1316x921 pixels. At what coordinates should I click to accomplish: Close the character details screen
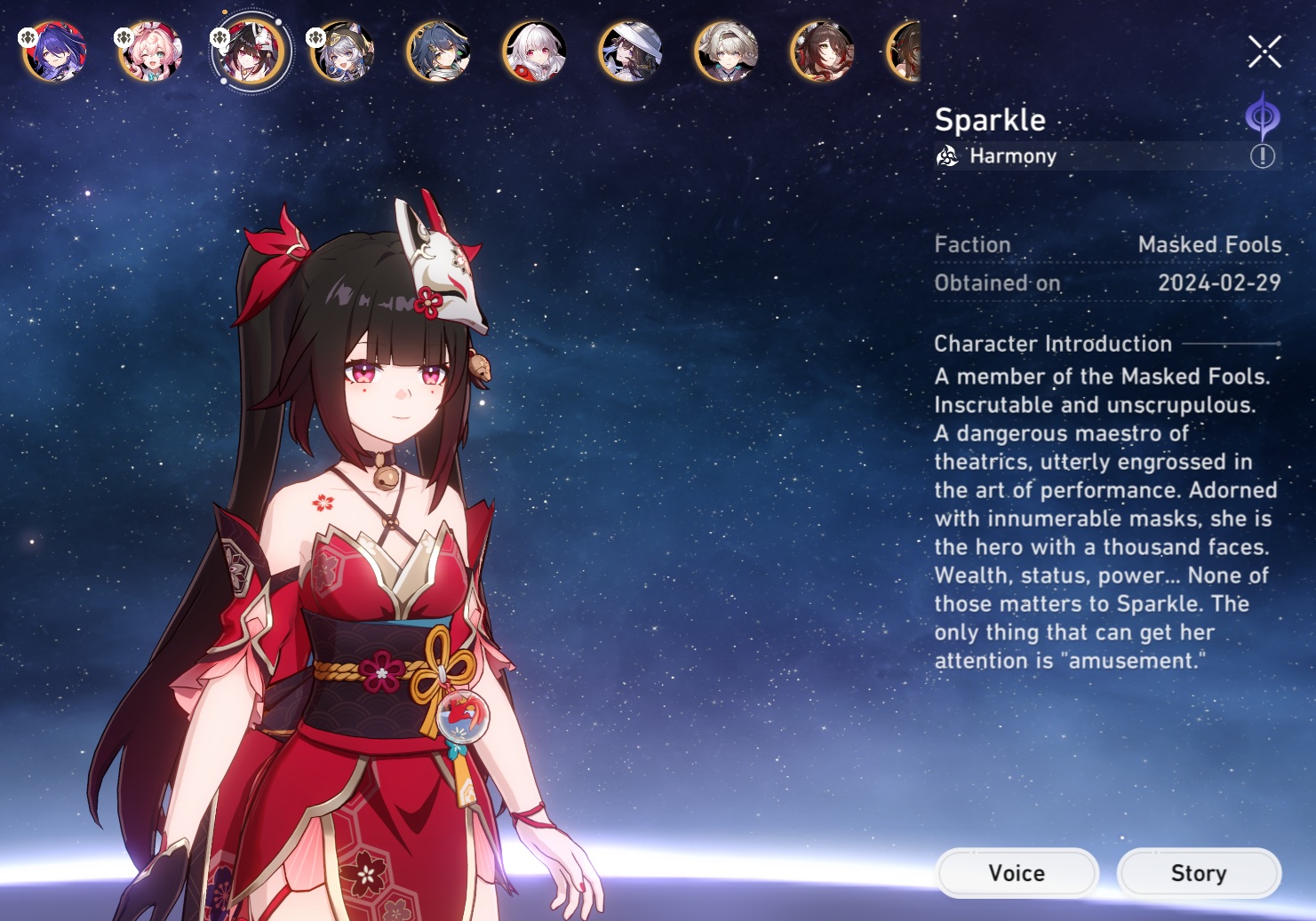pos(1264,52)
